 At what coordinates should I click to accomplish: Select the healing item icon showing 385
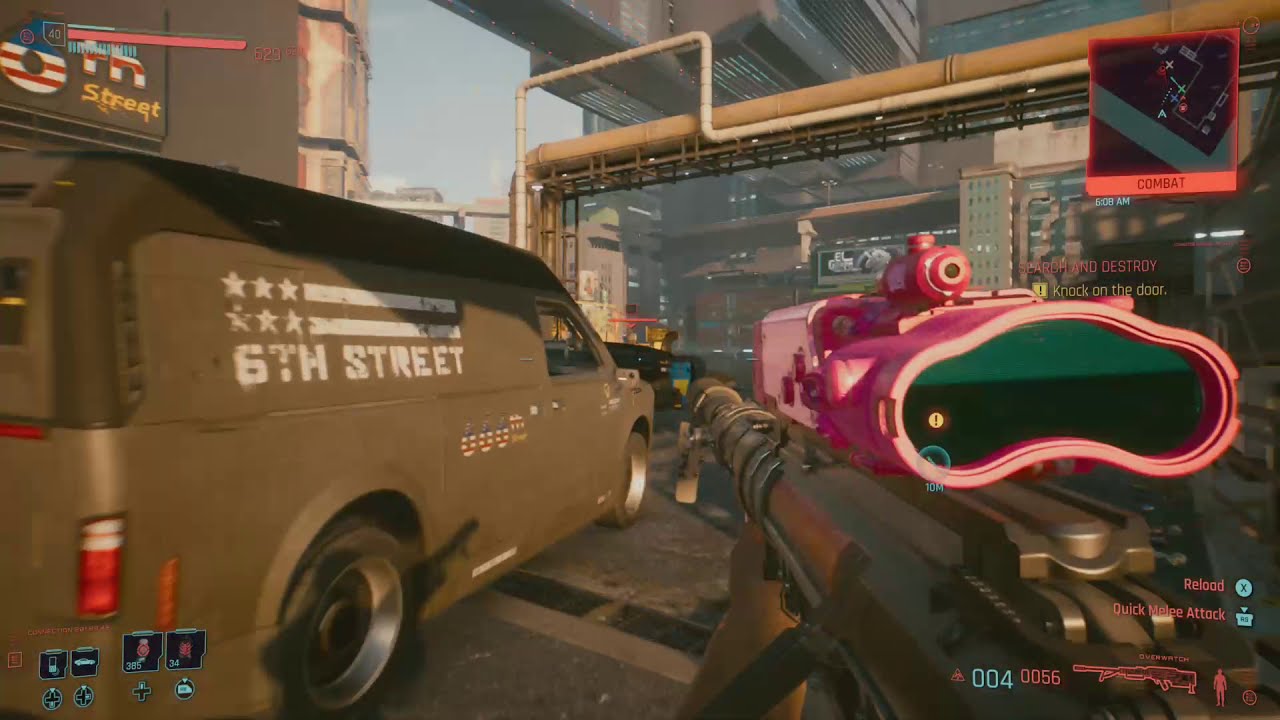141,653
